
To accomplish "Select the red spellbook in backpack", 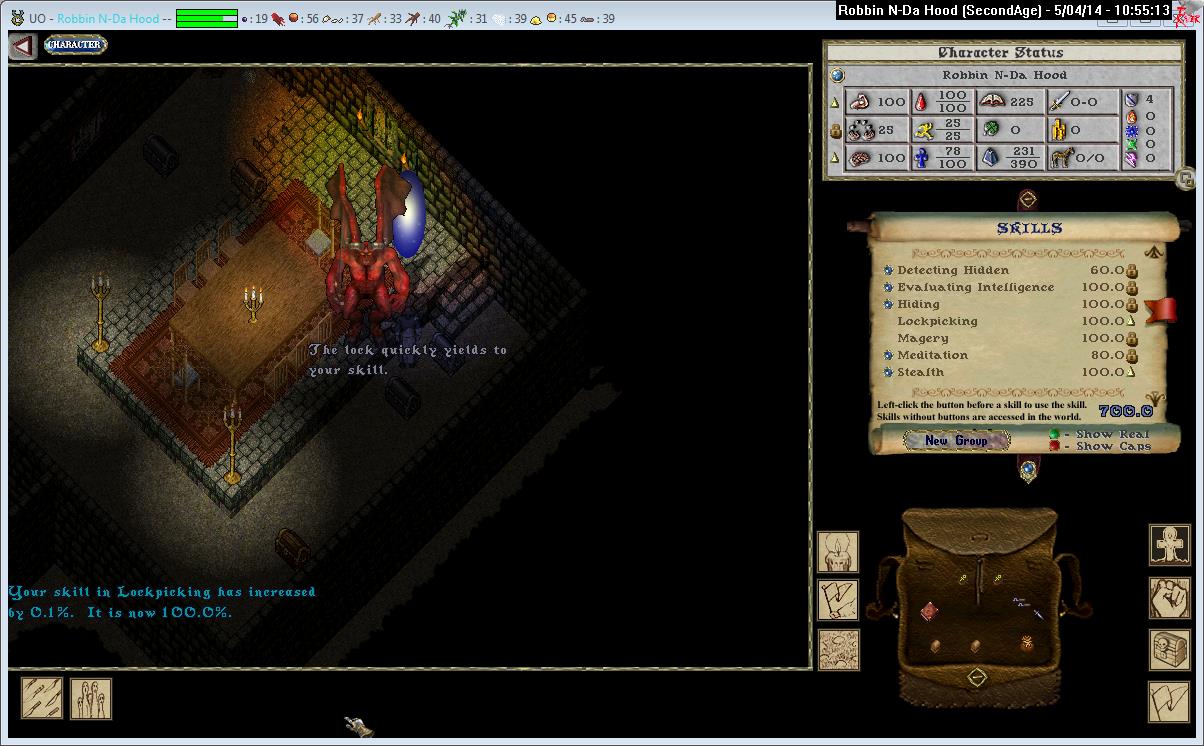I will [929, 610].
